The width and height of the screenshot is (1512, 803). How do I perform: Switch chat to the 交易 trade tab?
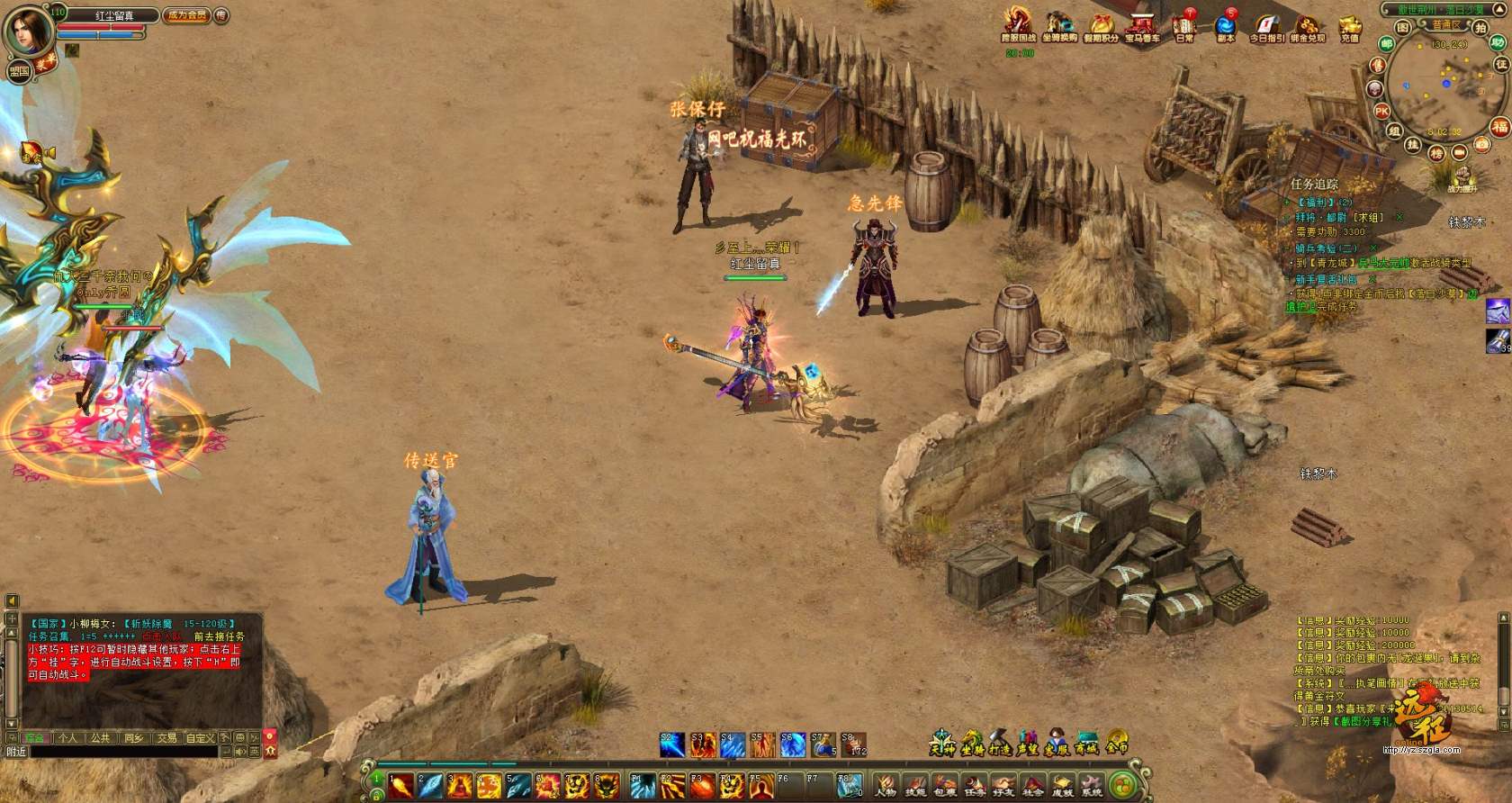coord(166,737)
